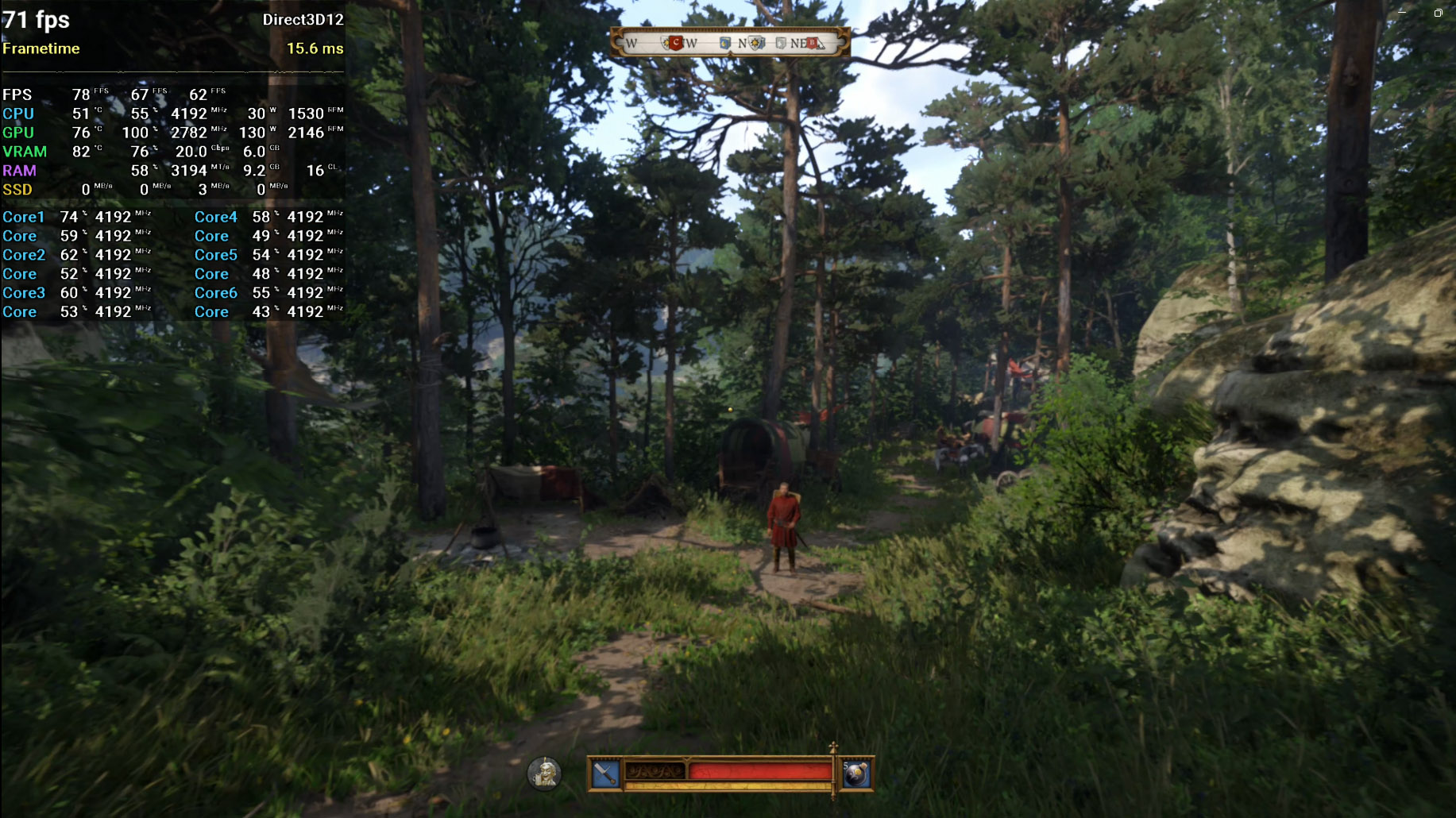The width and height of the screenshot is (1456, 818).
Task: Use the round potion flask slot
Action: pyautogui.click(x=856, y=774)
